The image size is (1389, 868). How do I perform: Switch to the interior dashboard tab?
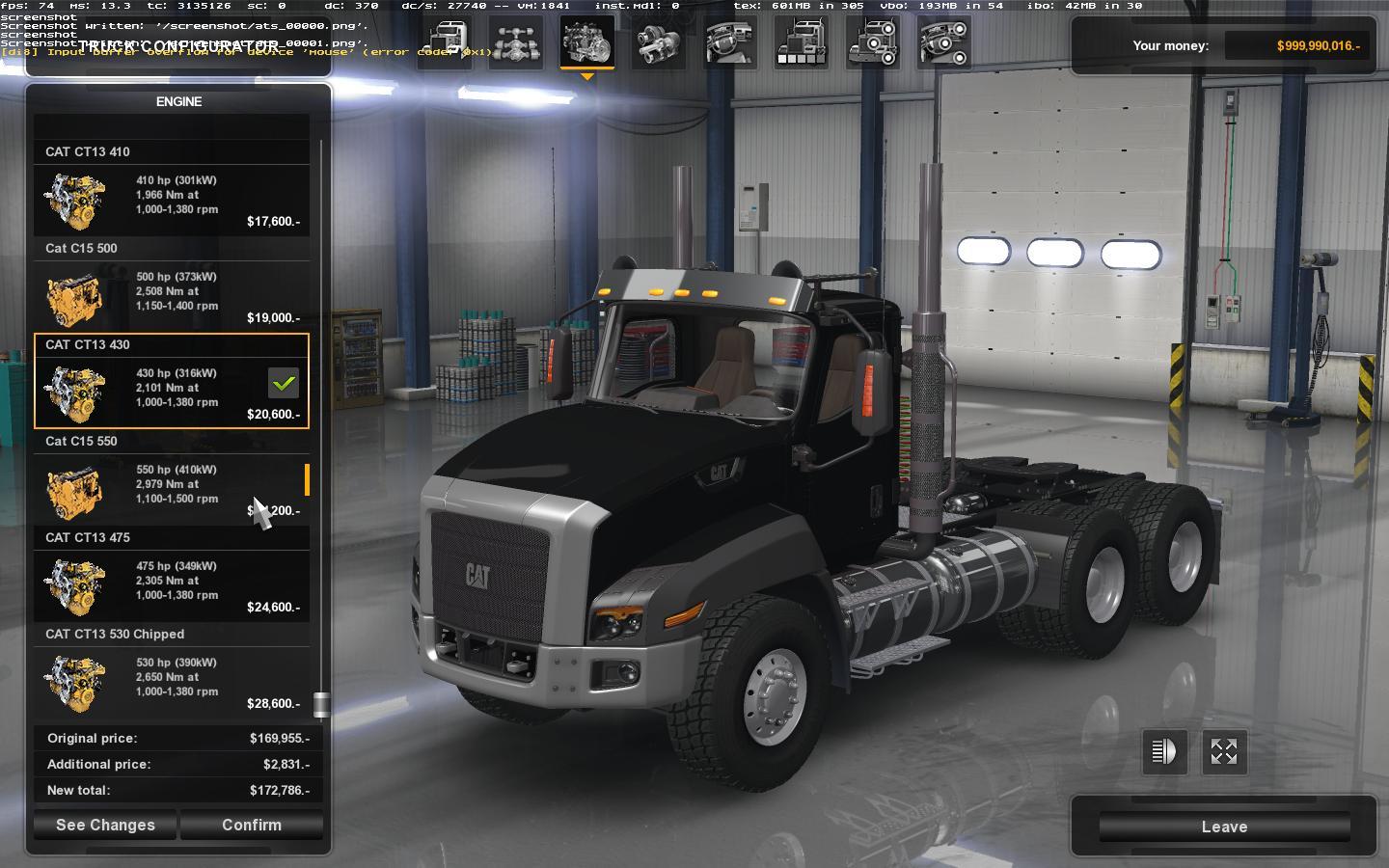pos(730,42)
